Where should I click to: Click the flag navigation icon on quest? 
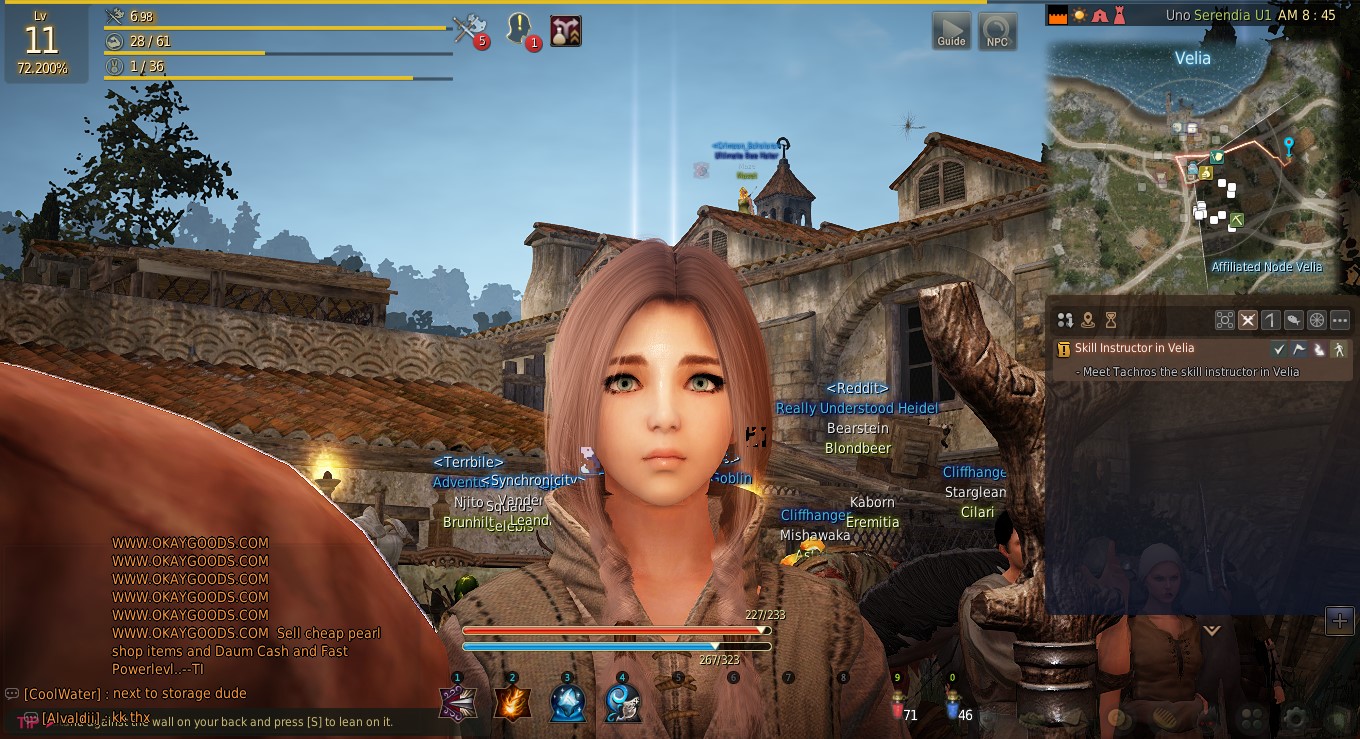click(1299, 349)
